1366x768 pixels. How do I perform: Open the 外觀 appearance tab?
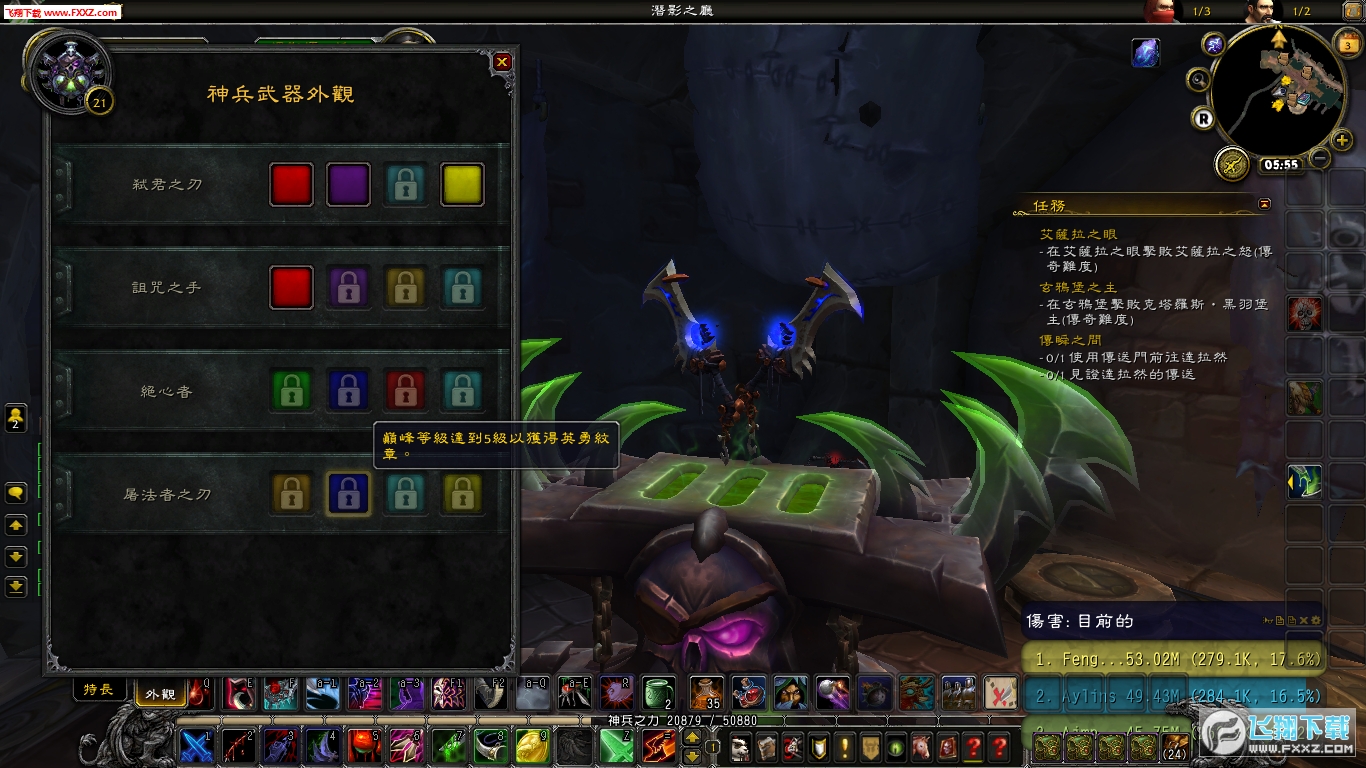(x=160, y=693)
